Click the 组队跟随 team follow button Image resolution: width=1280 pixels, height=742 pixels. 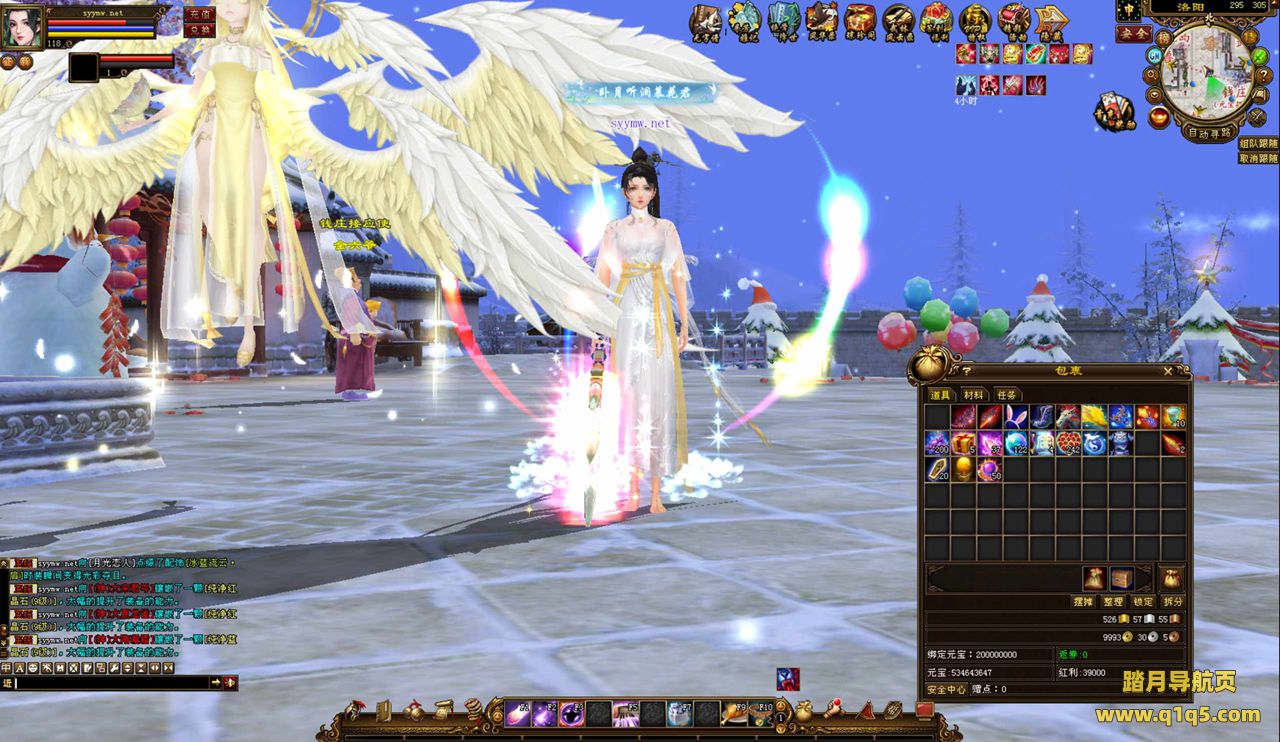pyautogui.click(x=1258, y=143)
